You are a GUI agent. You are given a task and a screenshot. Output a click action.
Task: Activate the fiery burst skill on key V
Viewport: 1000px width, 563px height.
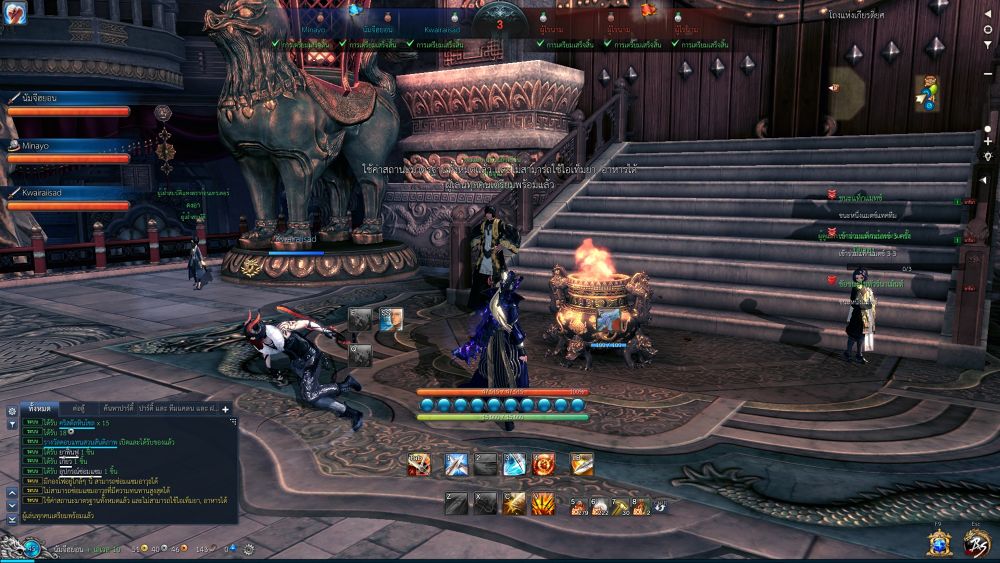tap(543, 504)
